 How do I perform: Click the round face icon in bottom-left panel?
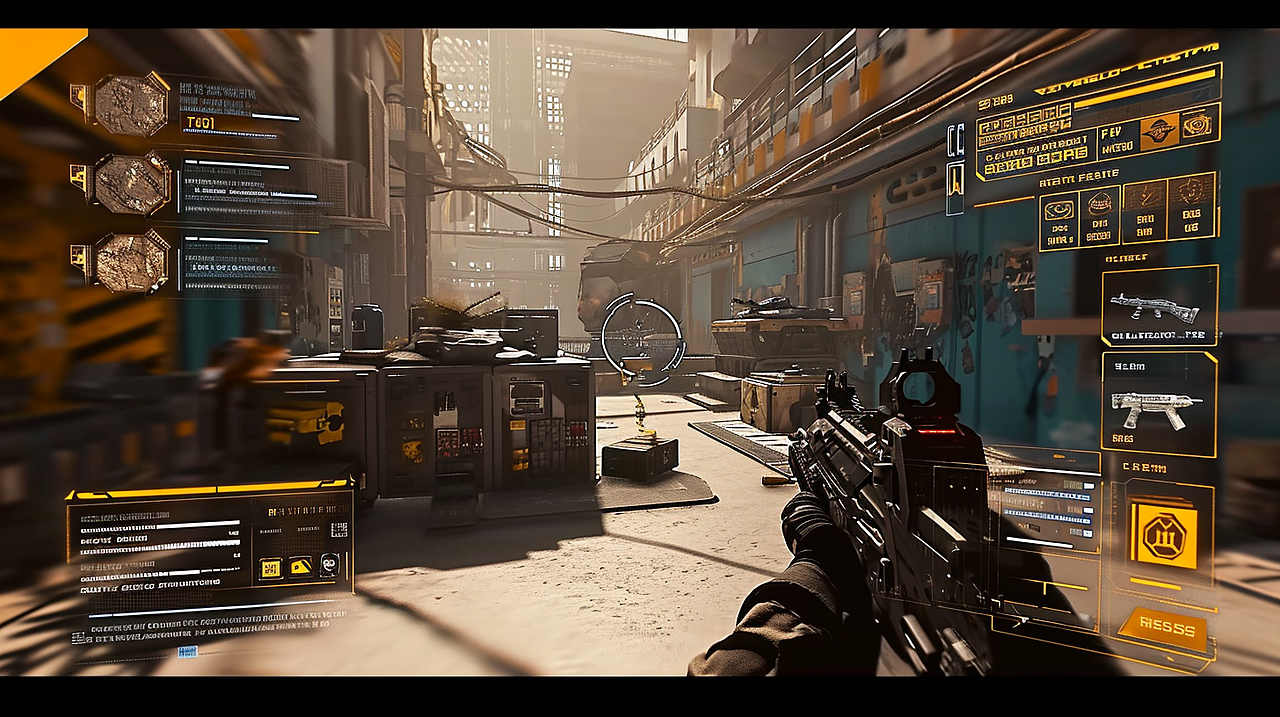click(329, 565)
